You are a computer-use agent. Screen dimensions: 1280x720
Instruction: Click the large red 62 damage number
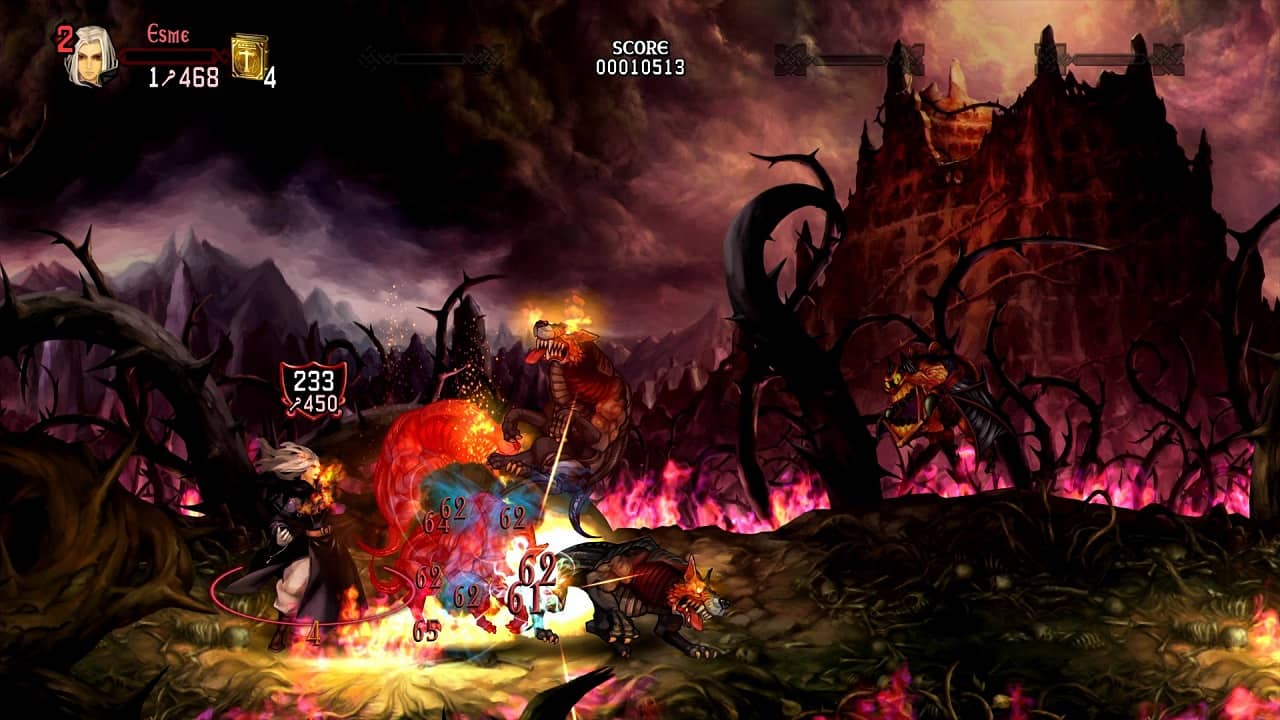click(x=540, y=570)
